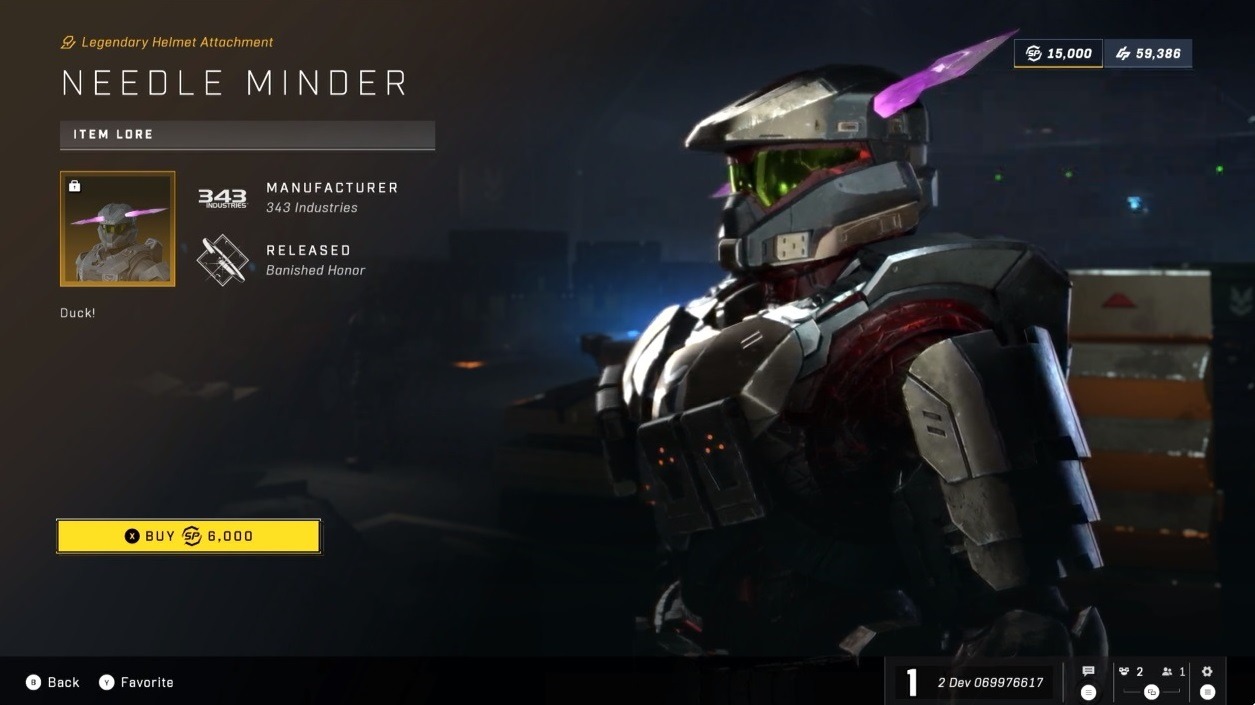Select the Needle Minder helmet thumbnail

118,229
